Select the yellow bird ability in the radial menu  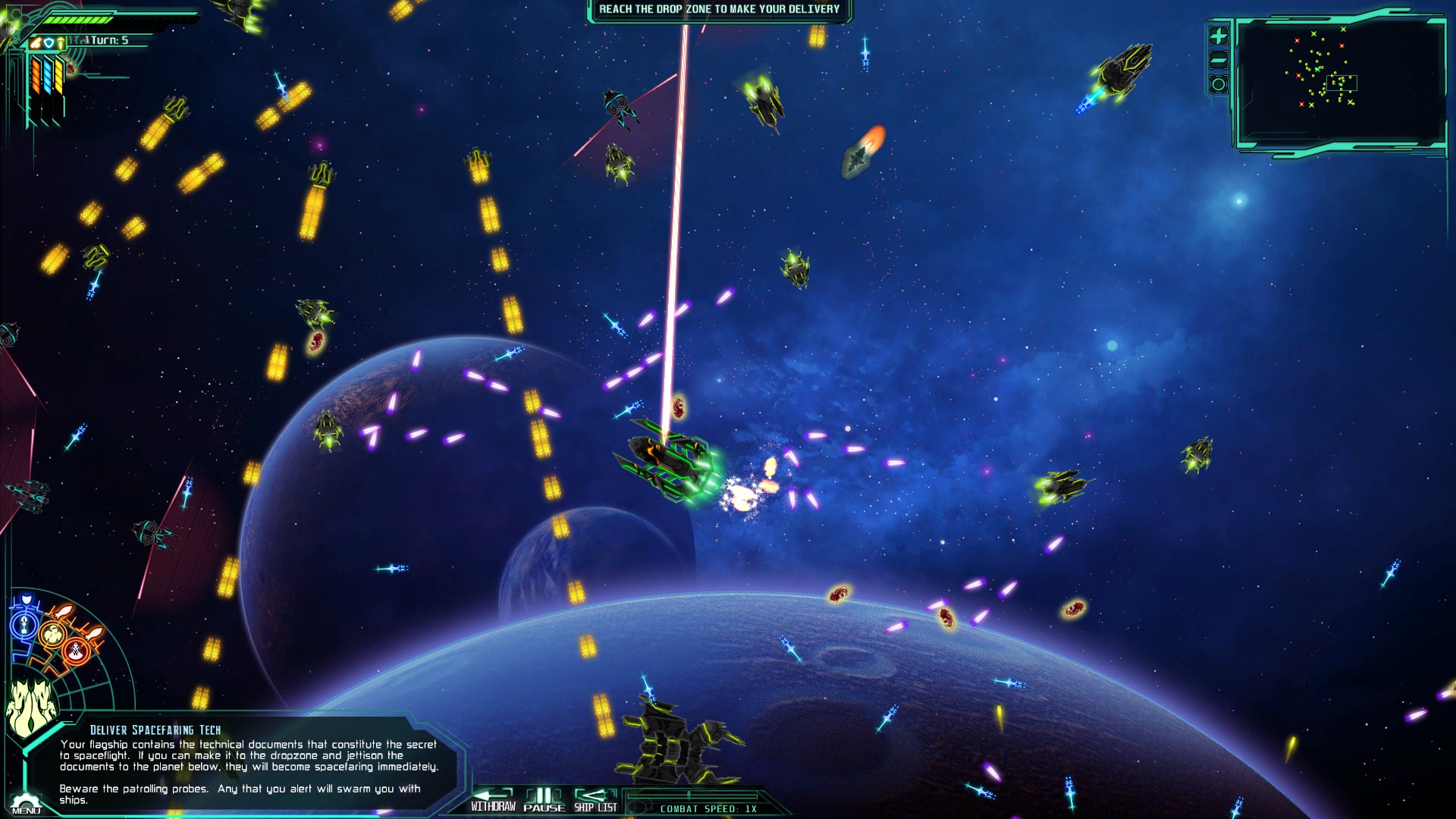pos(52,634)
